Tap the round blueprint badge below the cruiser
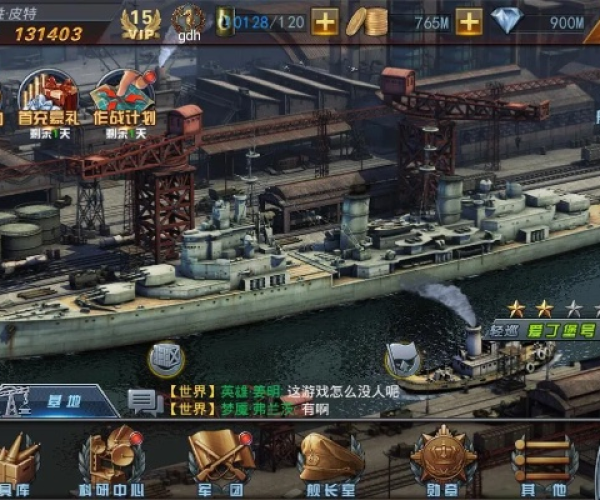 [x=166, y=358]
